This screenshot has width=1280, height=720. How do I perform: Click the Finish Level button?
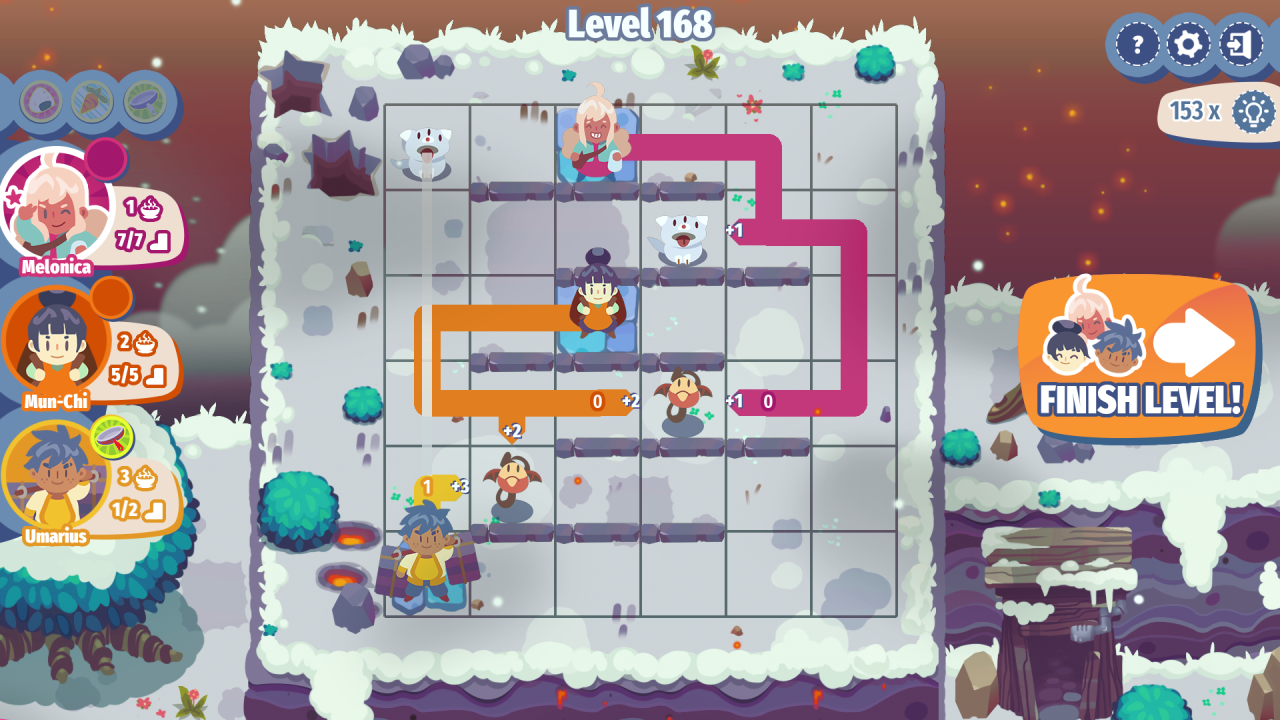(1140, 360)
